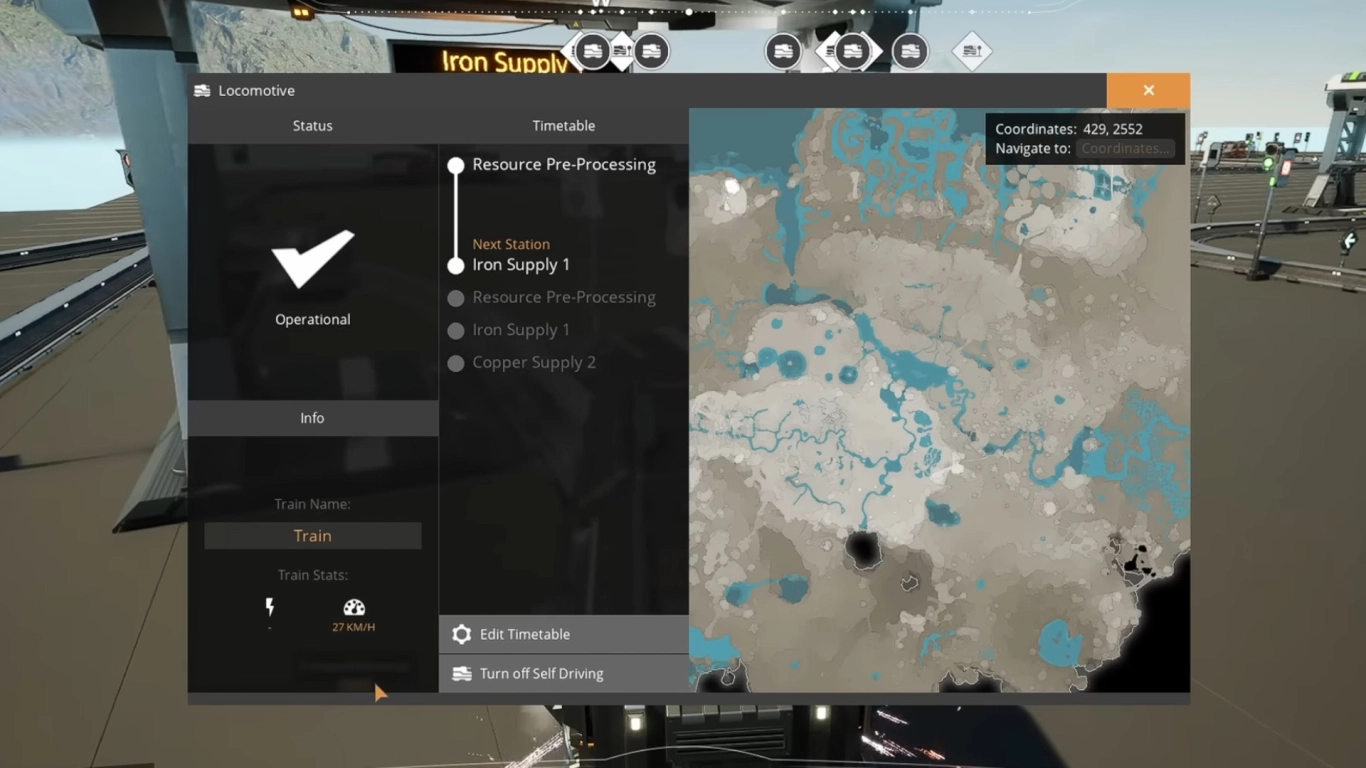The width and height of the screenshot is (1366, 768).
Task: Select the Iron Supply 1 station entry
Action: (x=520, y=264)
